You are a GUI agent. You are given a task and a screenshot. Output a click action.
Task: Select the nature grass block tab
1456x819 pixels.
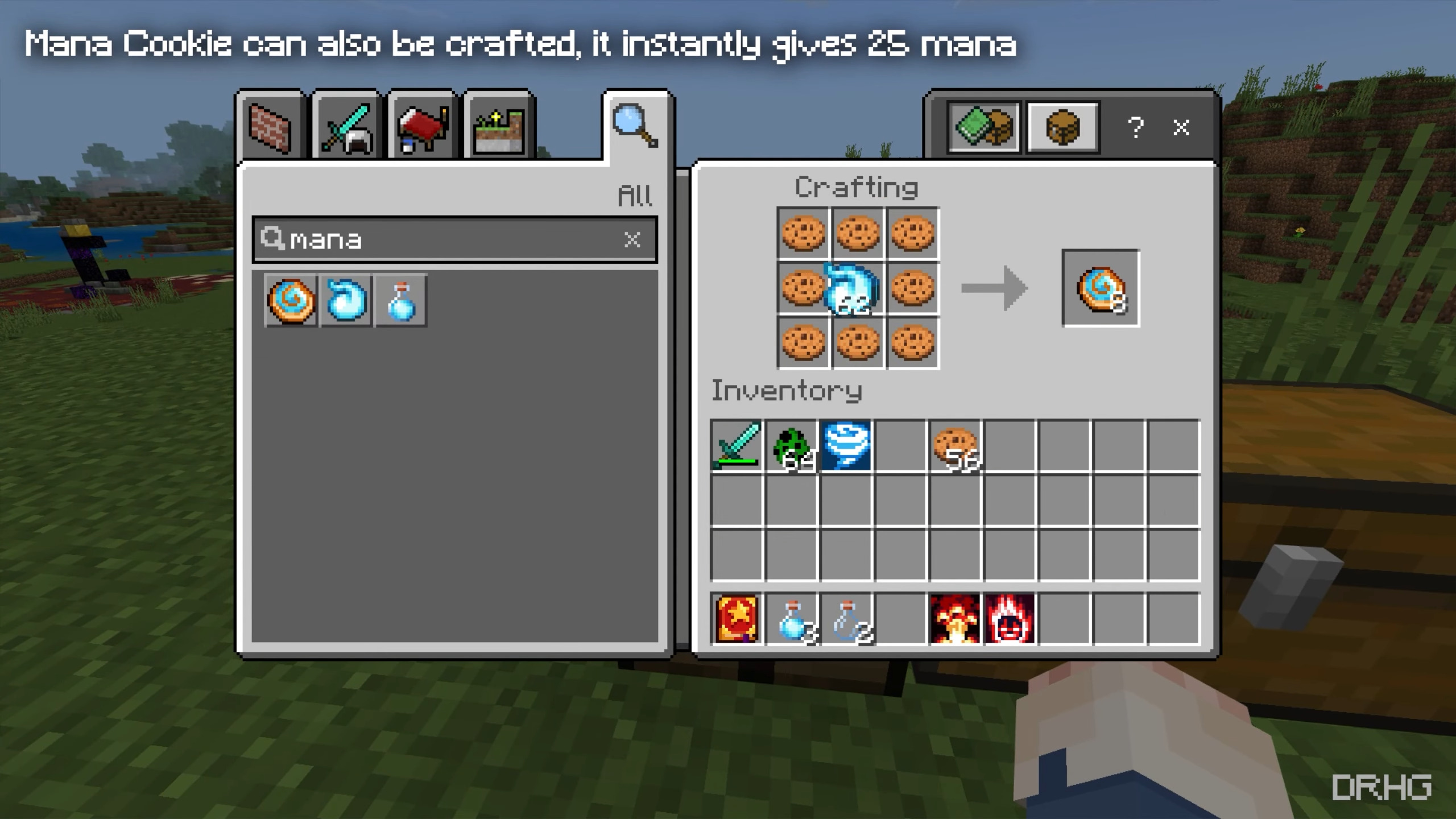(499, 129)
